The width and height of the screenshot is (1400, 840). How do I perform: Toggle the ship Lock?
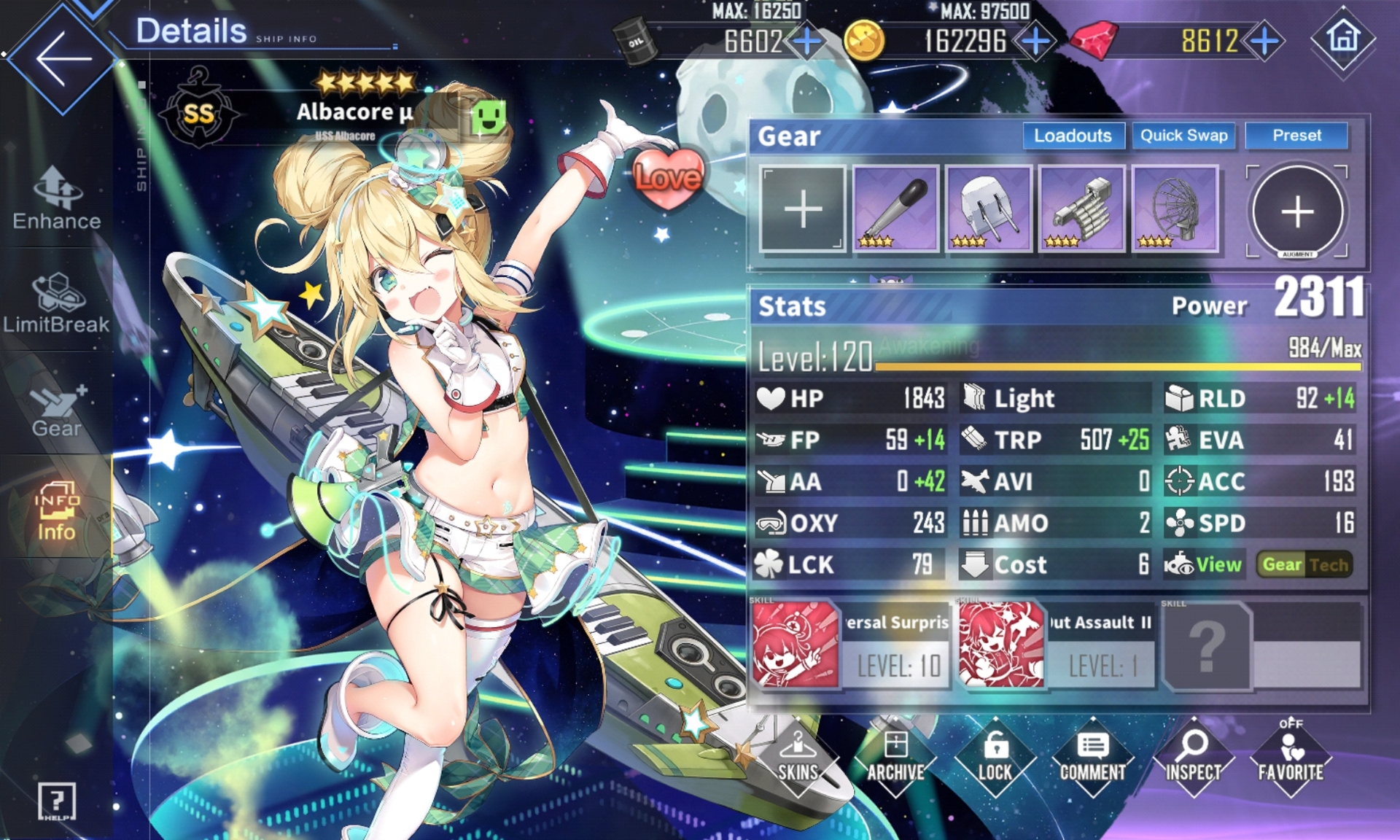pyautogui.click(x=995, y=758)
